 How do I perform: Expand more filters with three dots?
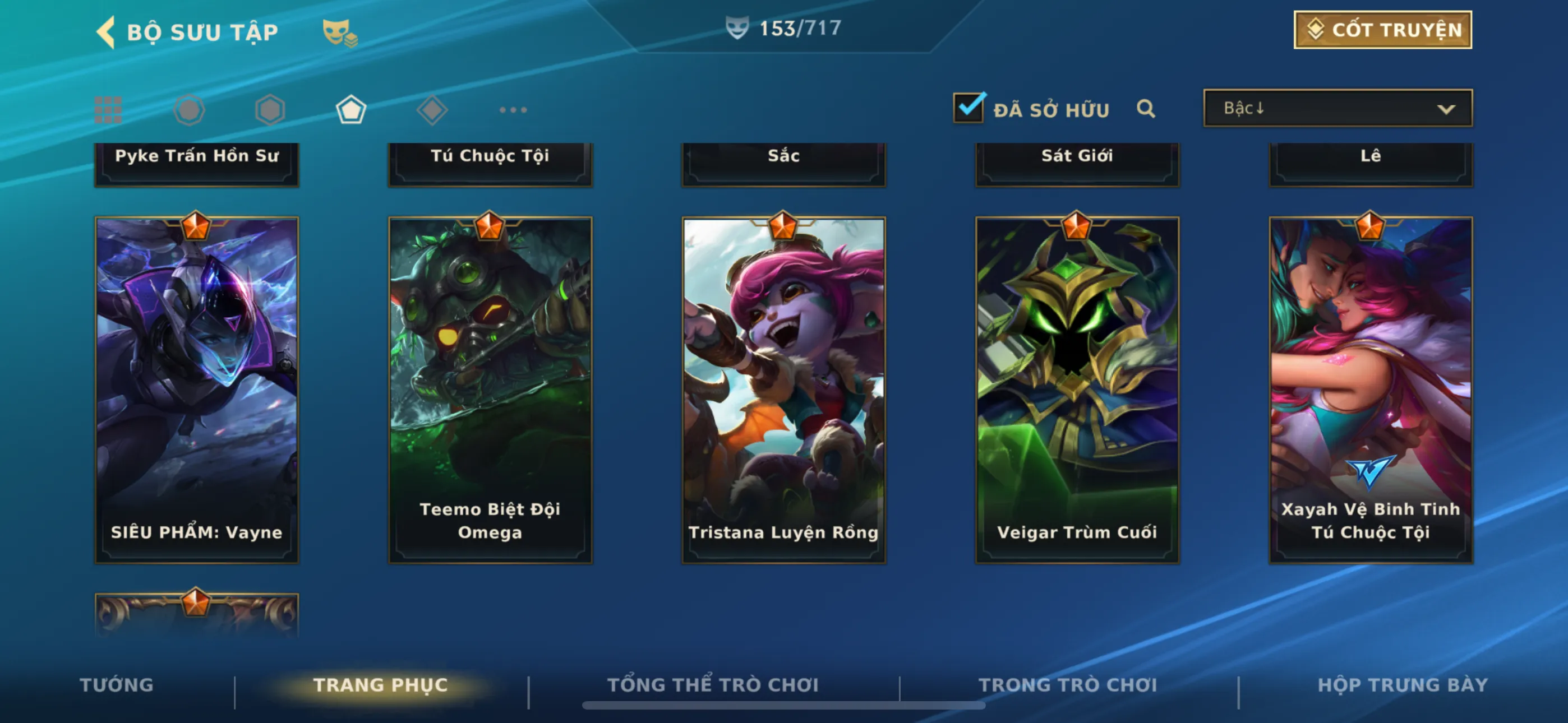click(x=513, y=110)
